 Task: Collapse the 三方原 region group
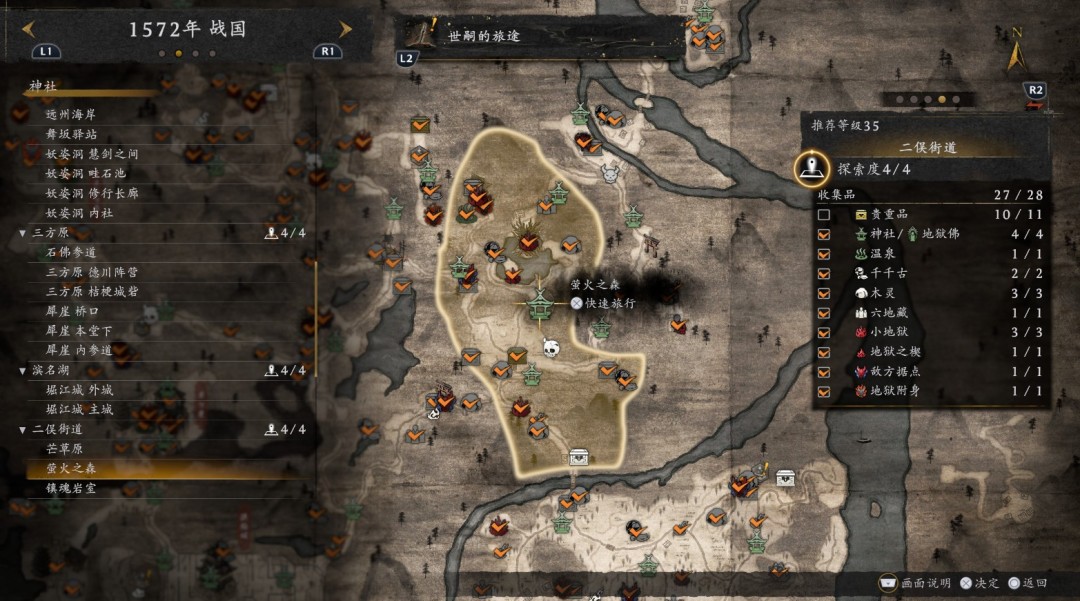(x=23, y=233)
